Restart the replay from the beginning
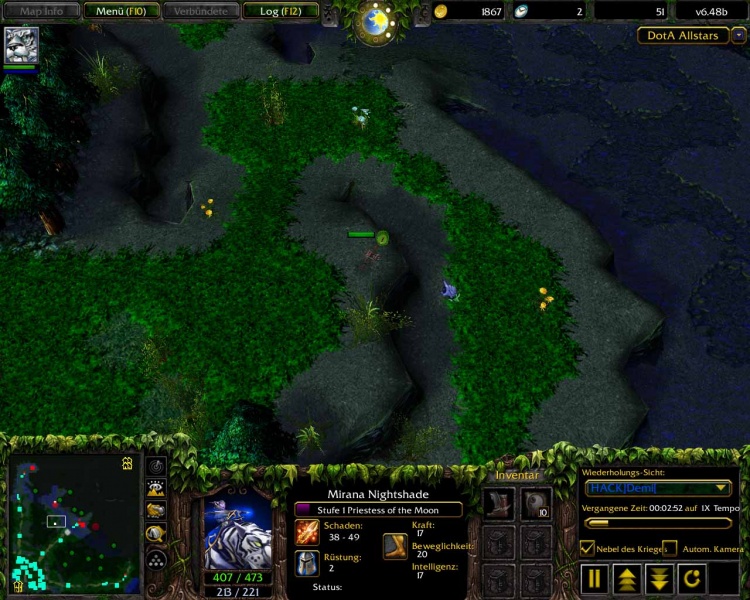Viewport: 750px width, 600px height. tap(691, 578)
